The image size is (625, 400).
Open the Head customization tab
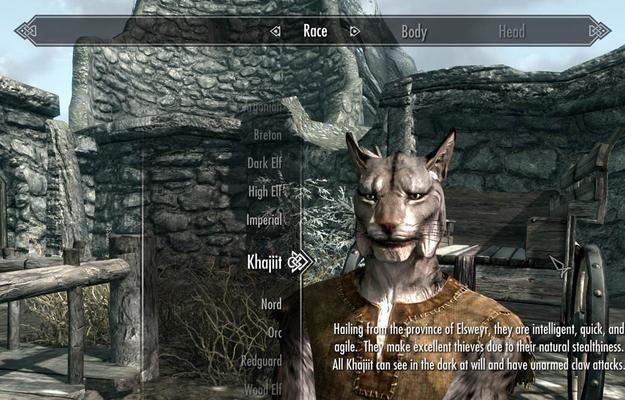511,31
